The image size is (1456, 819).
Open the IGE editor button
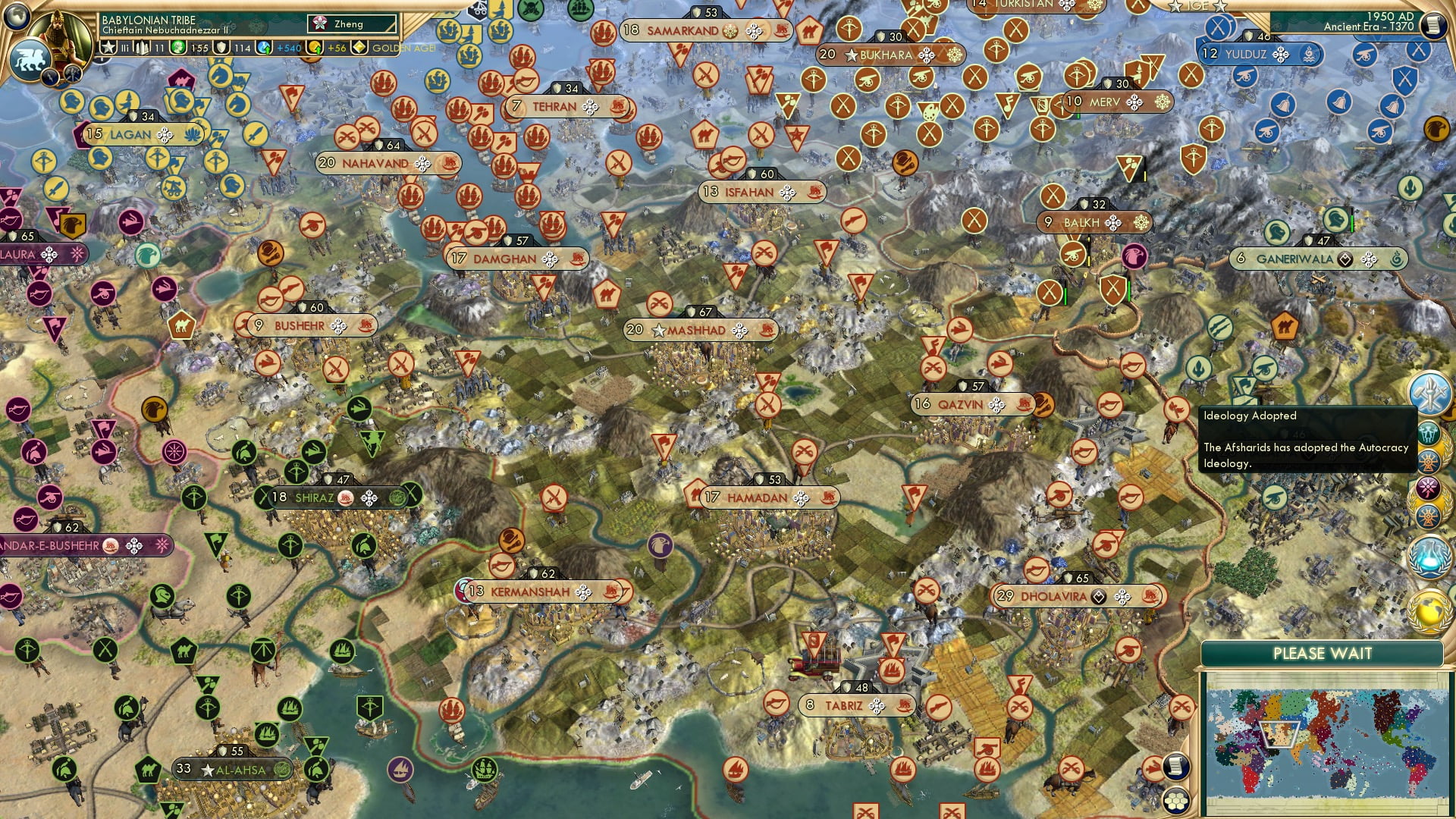point(1198,6)
